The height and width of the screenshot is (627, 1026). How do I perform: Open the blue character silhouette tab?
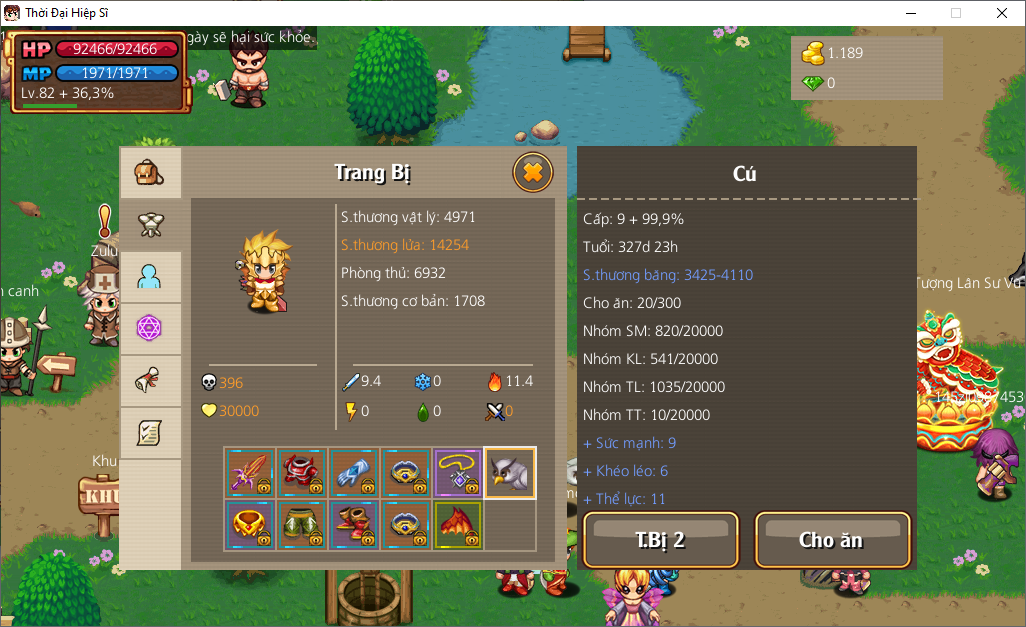pyautogui.click(x=150, y=277)
